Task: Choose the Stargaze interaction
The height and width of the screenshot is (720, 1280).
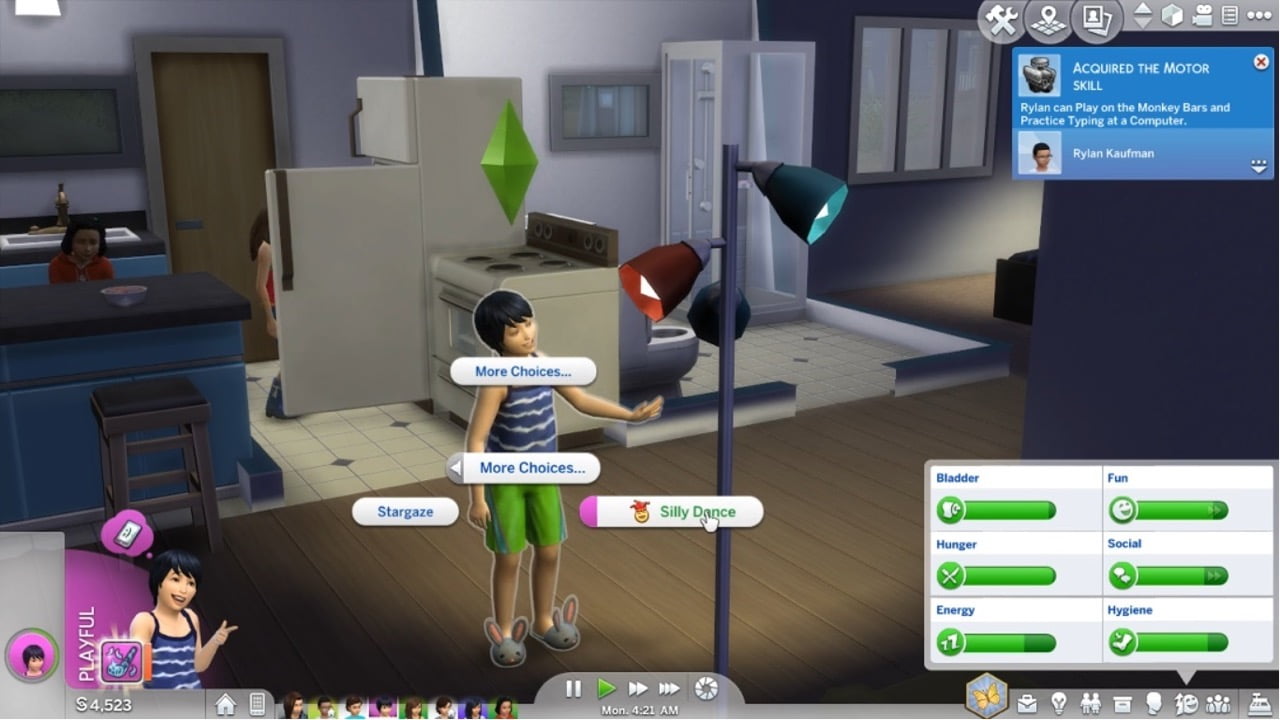Action: (405, 511)
